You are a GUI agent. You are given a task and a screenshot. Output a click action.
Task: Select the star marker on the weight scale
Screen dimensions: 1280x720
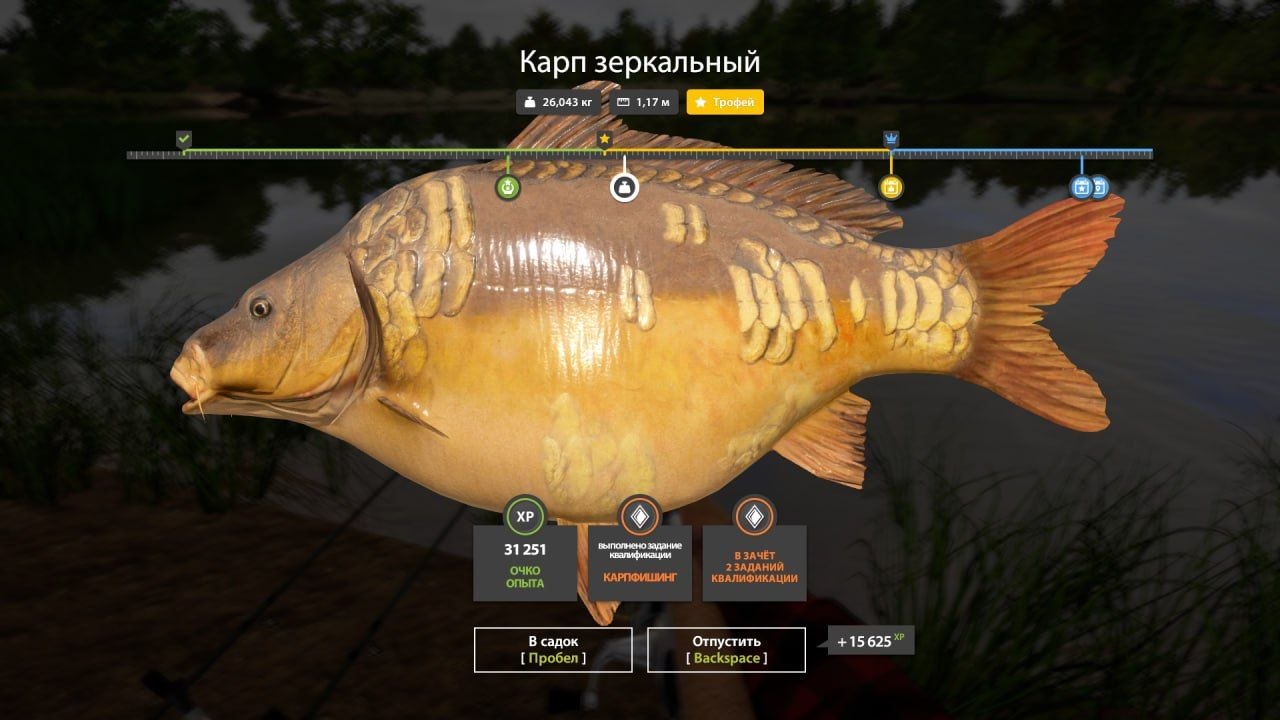pyautogui.click(x=605, y=140)
